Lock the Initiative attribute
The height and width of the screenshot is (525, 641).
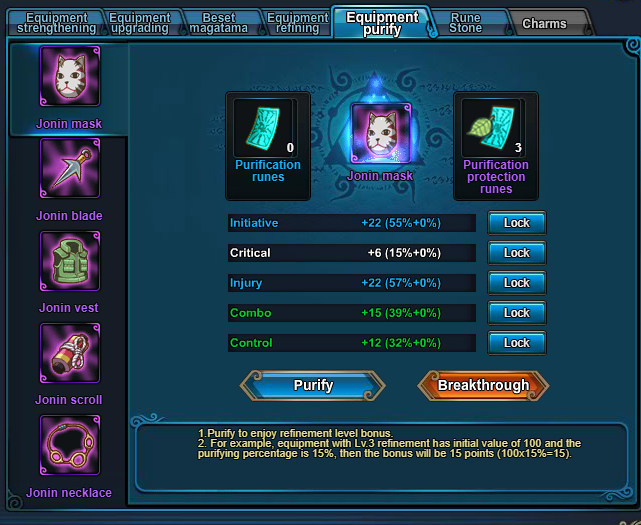tap(516, 223)
